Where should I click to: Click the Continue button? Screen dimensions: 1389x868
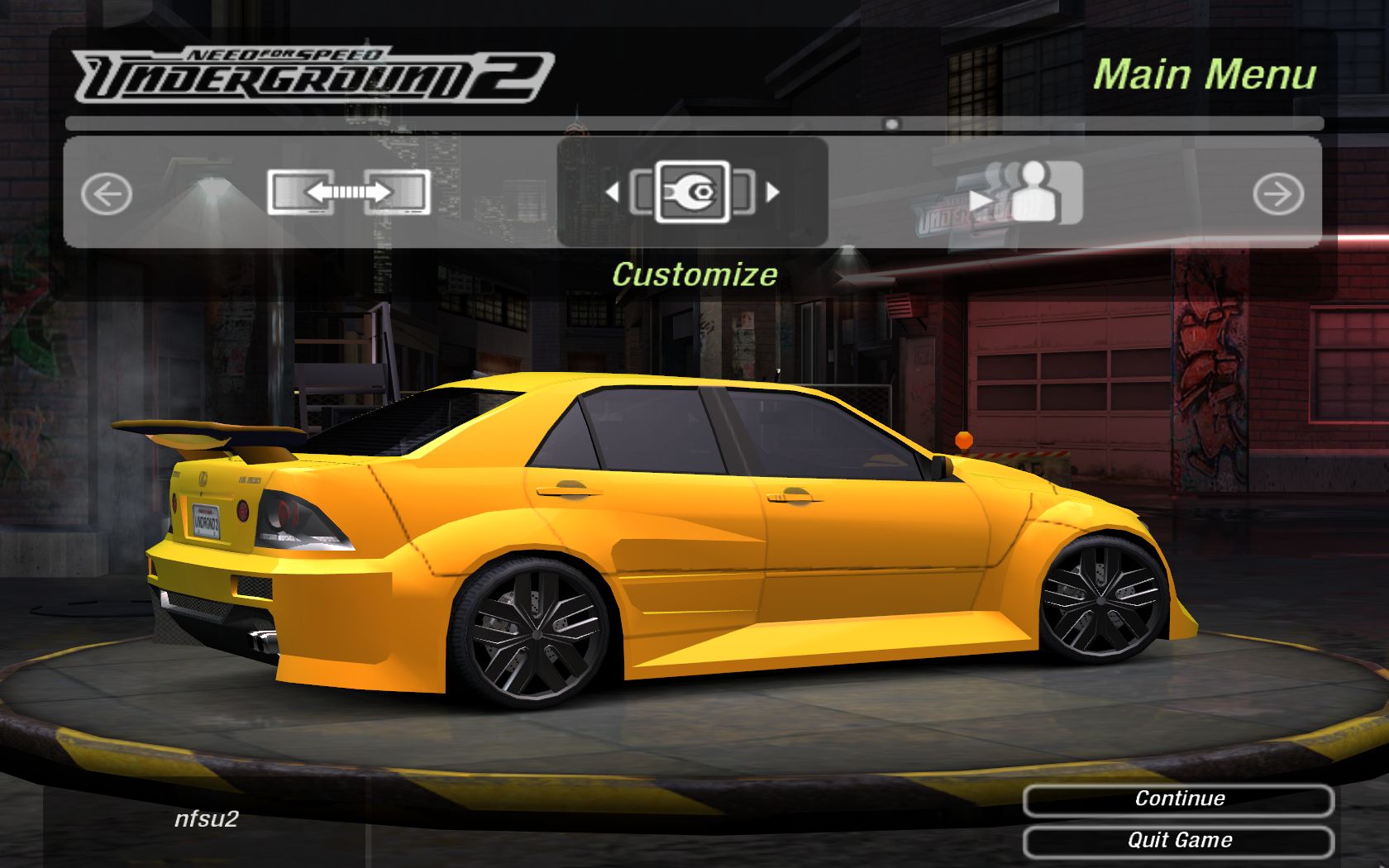[1178, 799]
